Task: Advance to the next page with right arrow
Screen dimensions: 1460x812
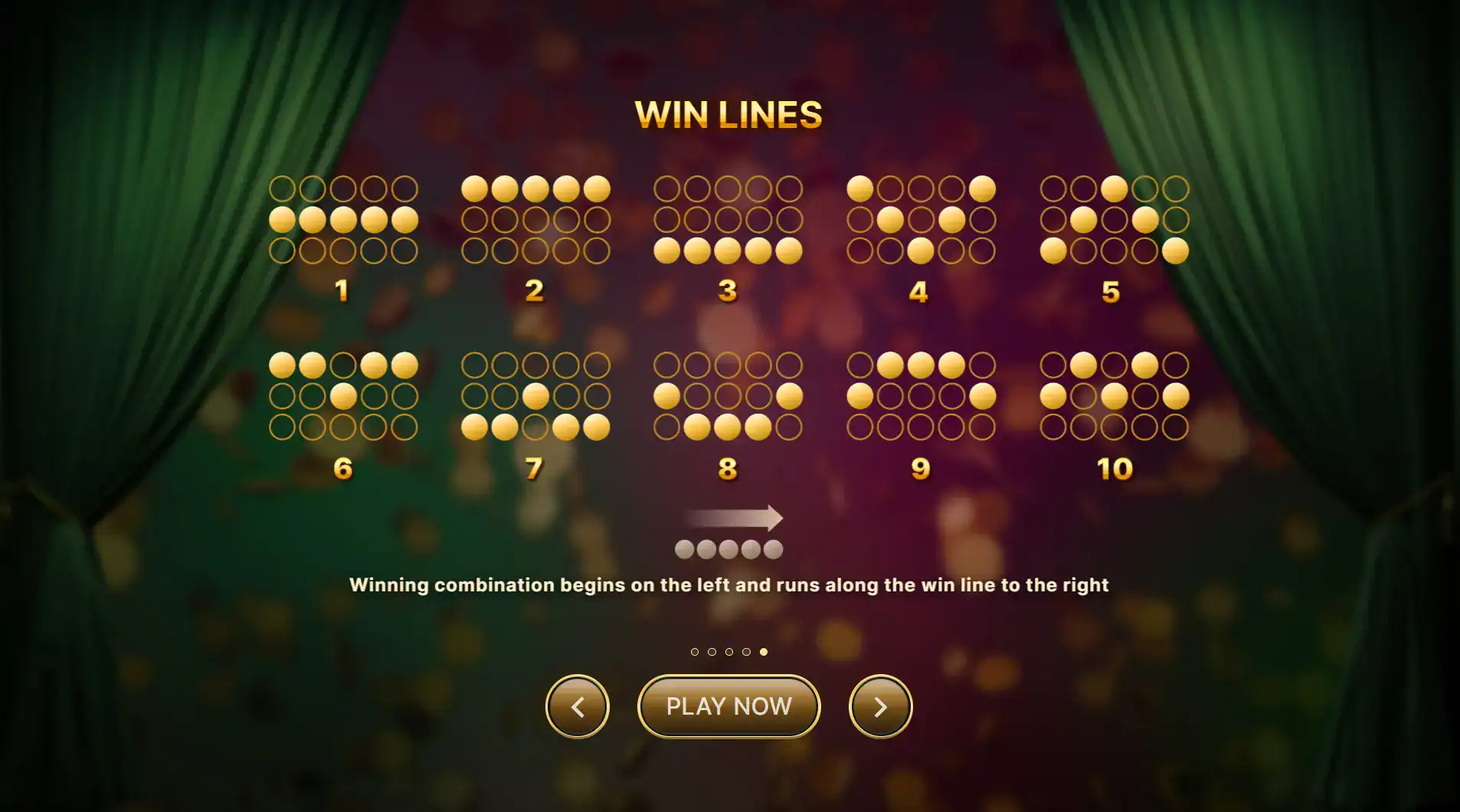Action: coord(882,706)
